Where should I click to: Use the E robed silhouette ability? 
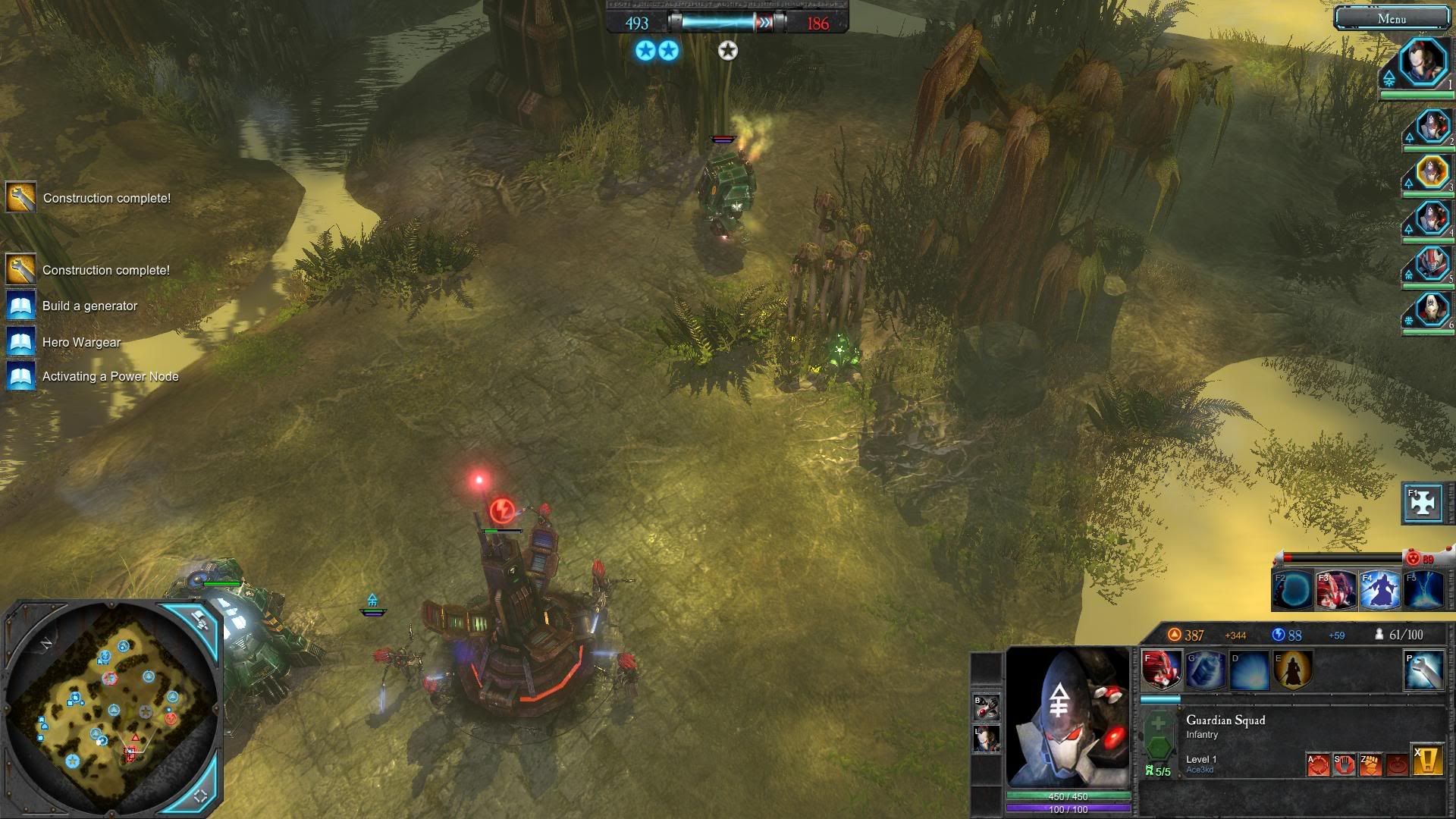(1292, 670)
